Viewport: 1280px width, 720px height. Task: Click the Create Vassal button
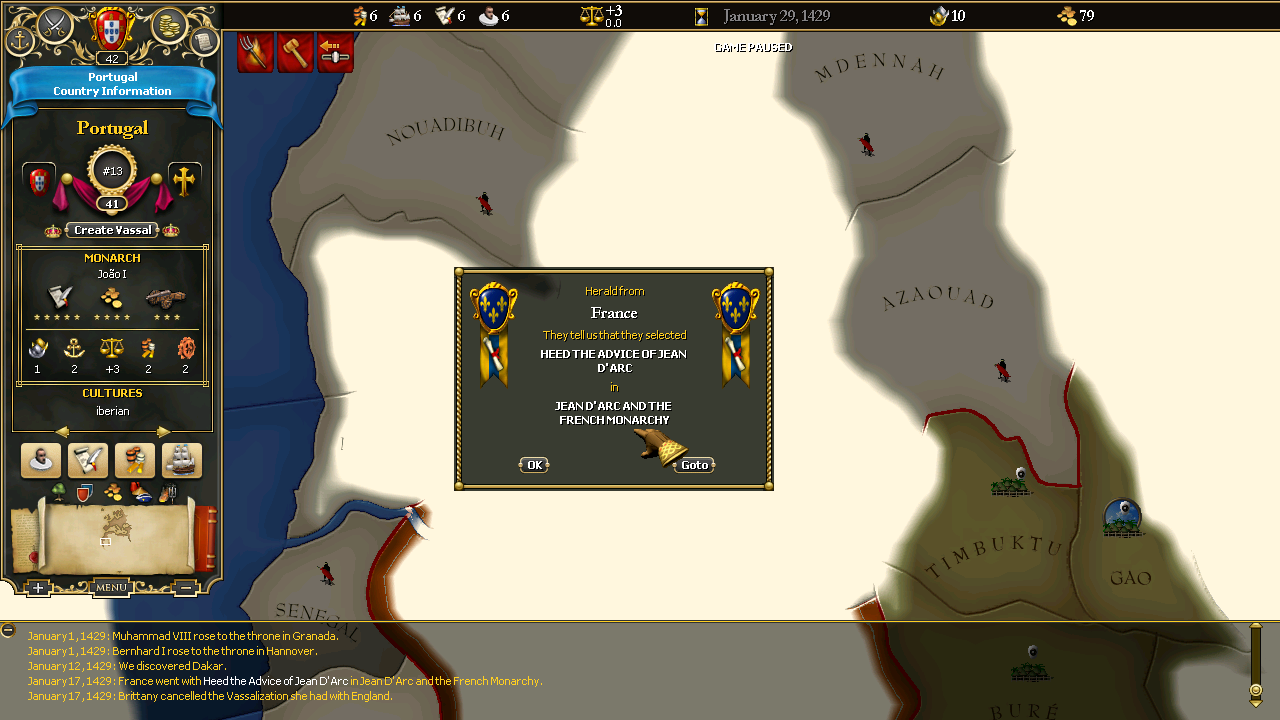click(113, 230)
